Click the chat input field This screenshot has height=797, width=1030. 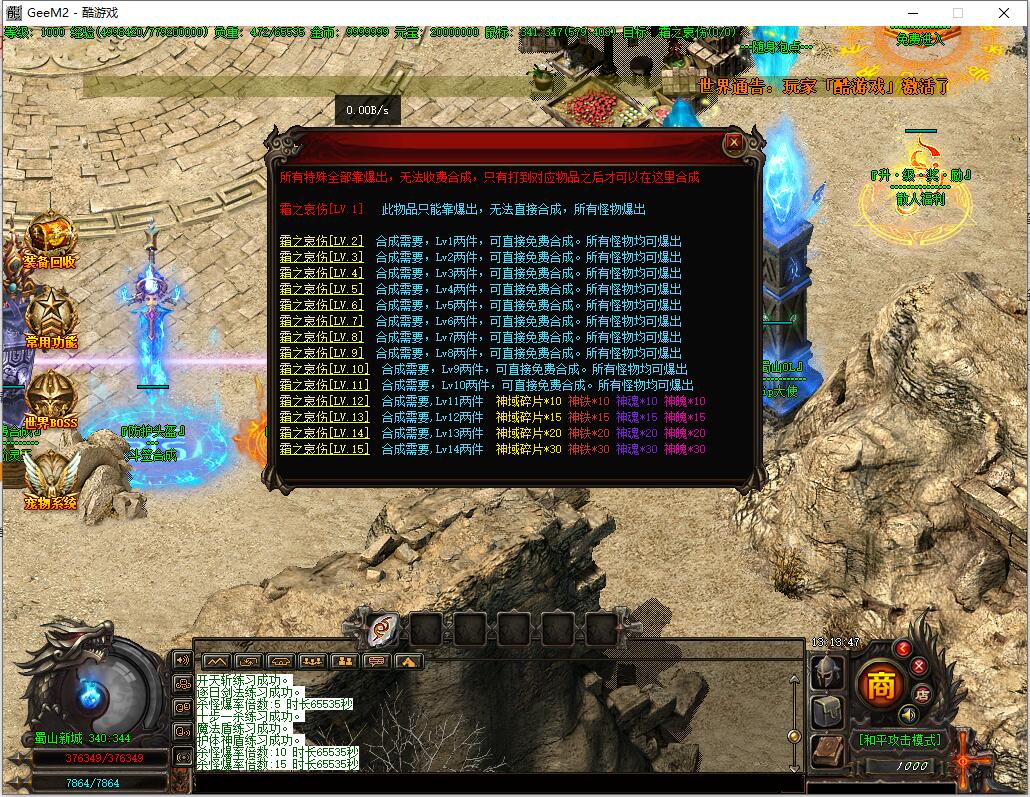click(x=490, y=781)
